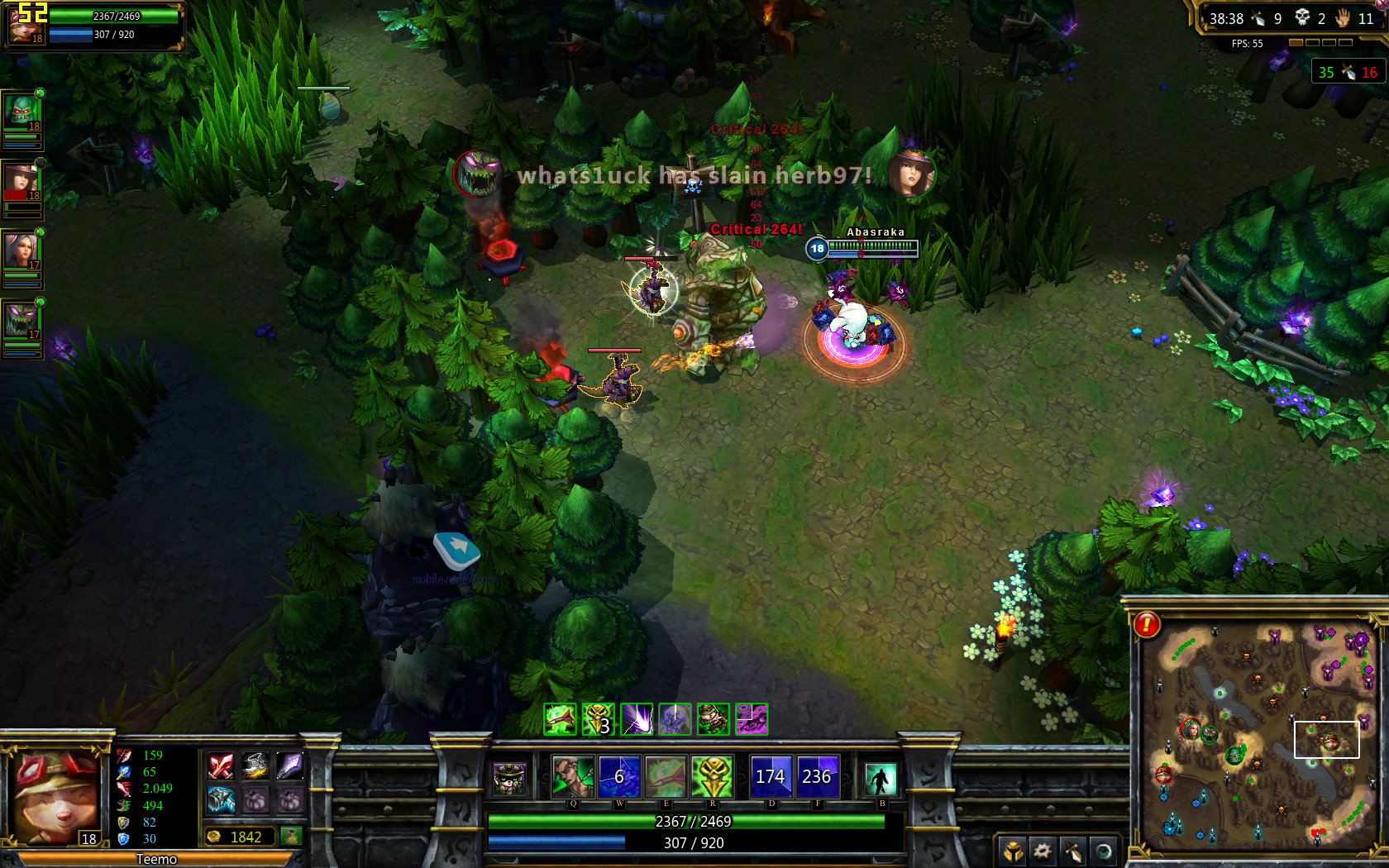
Task: Select the green zombie ally portrait
Action: 22,112
